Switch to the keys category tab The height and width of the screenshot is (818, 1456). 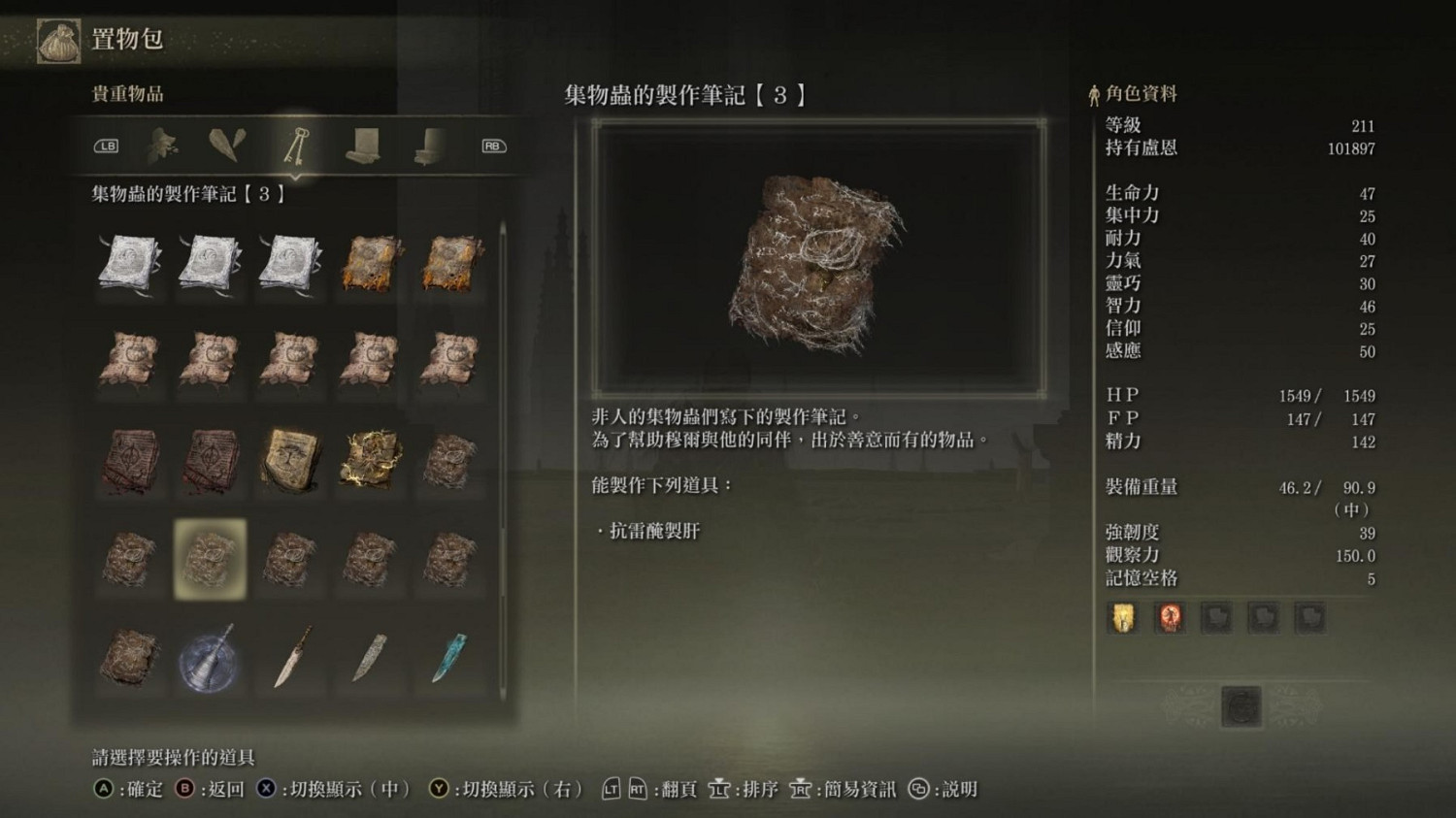coord(298,147)
